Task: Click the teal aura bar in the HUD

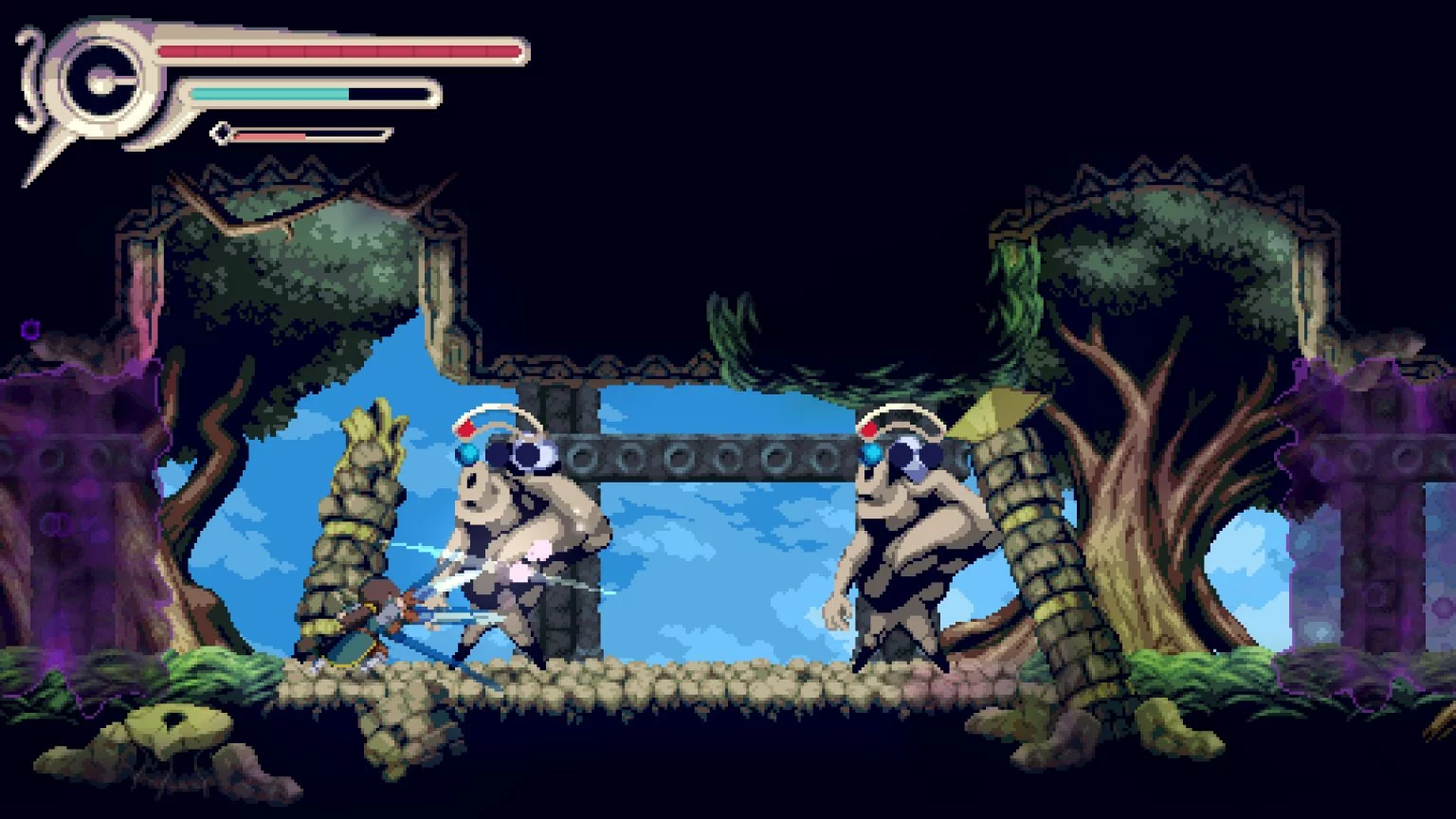Action: tap(270, 94)
